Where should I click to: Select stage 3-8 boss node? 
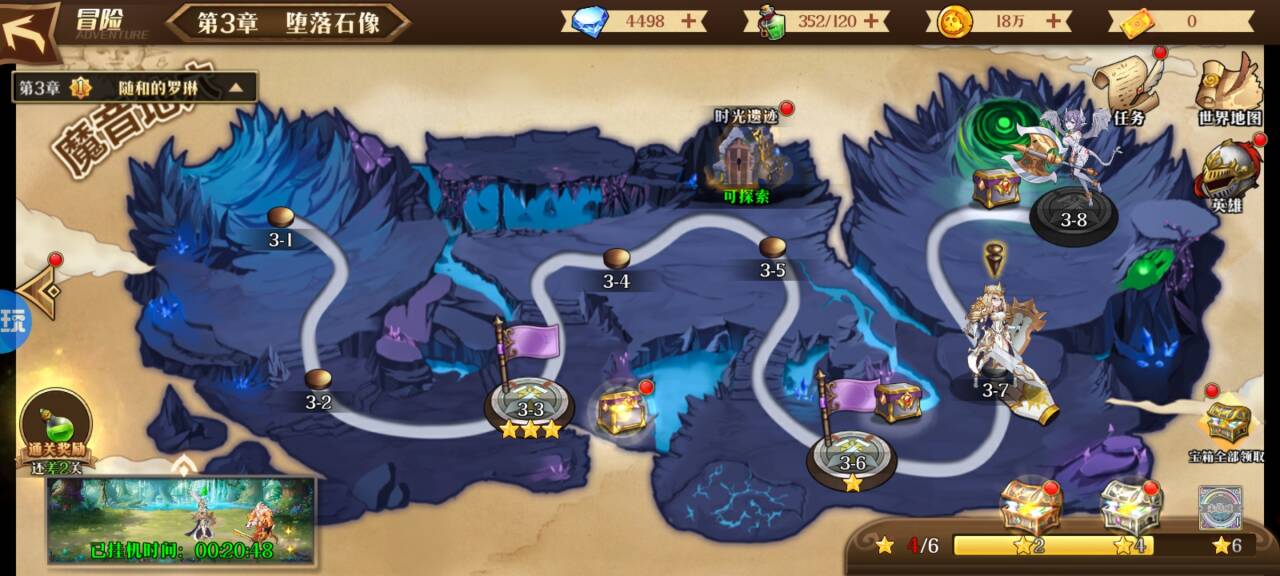tap(1073, 217)
